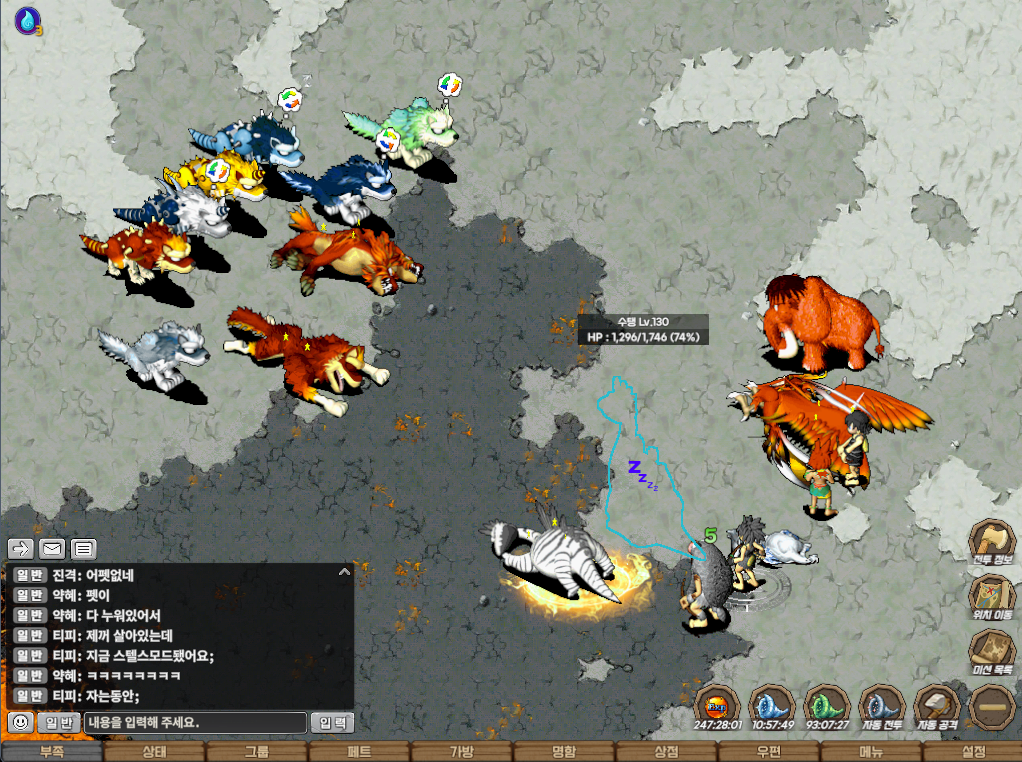Click the 위치 이동 location move map icon
This screenshot has height=762, width=1022.
[x=993, y=598]
